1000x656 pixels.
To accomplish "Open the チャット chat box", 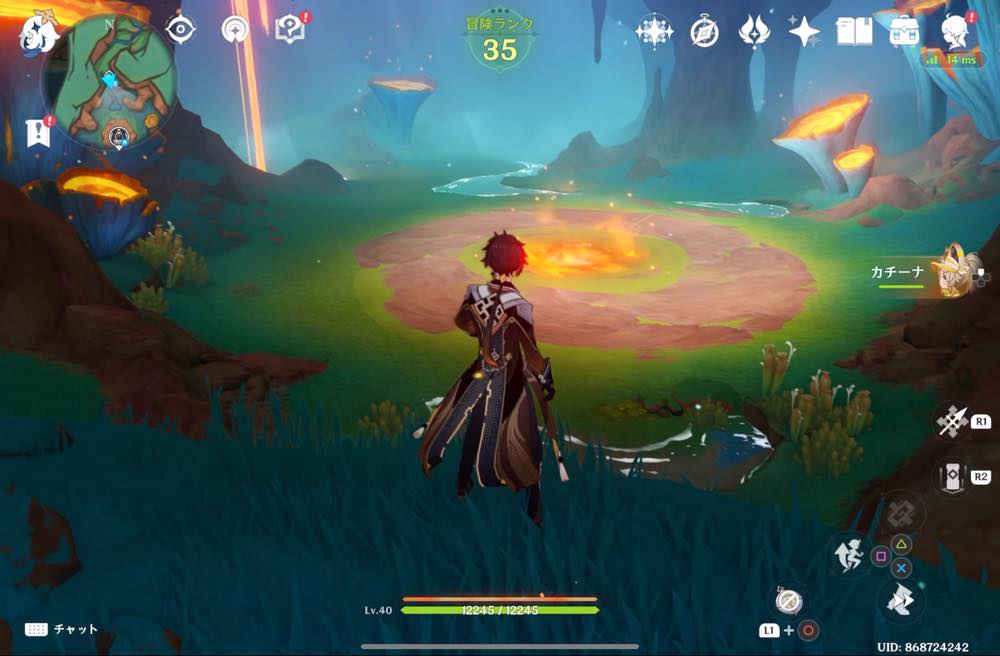I will (x=62, y=629).
